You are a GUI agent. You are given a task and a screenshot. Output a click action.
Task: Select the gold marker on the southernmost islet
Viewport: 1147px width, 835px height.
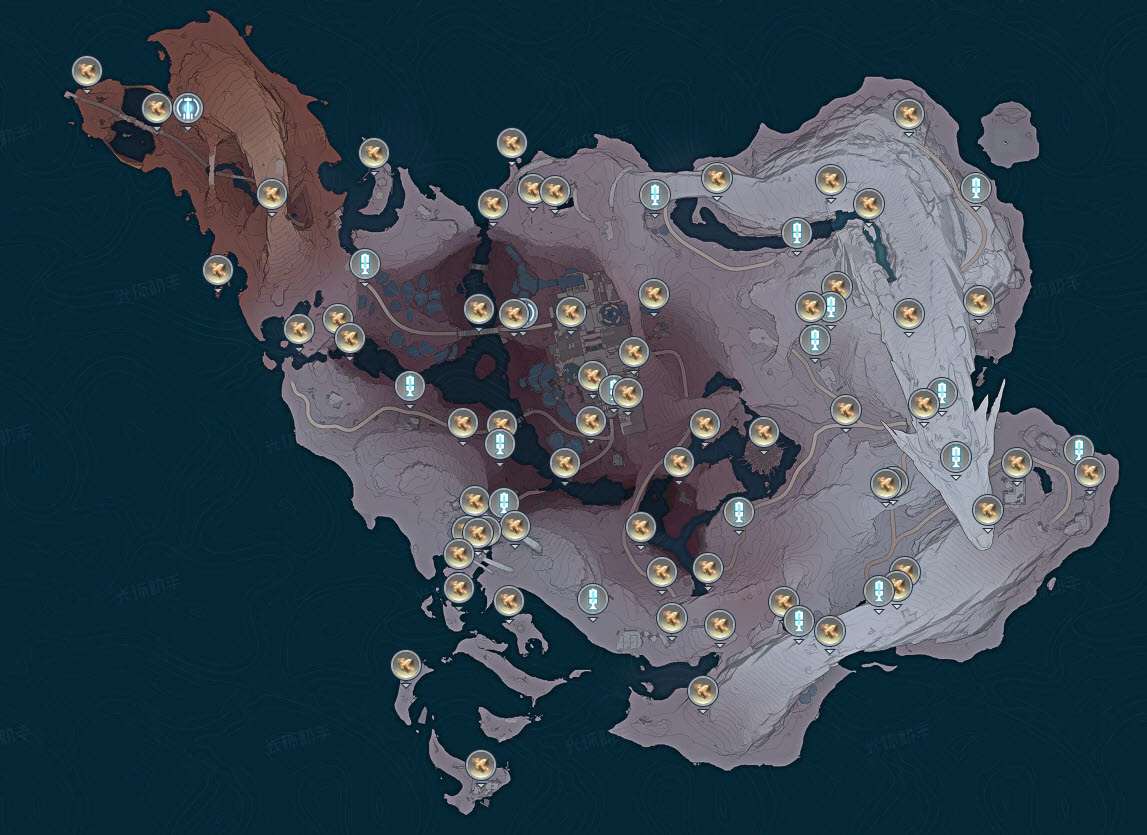(x=481, y=765)
